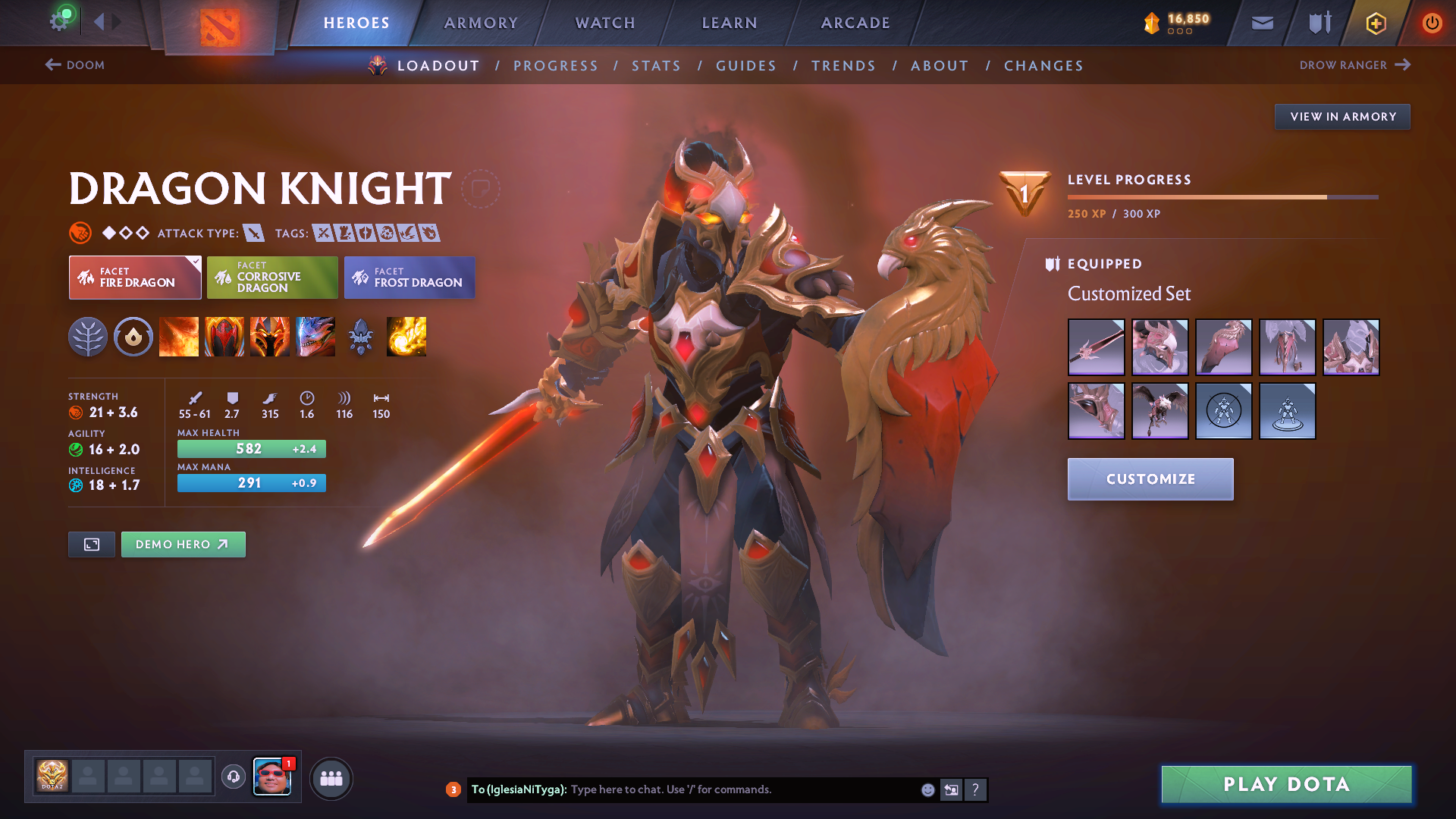Go to the Arcade tab

click(x=855, y=23)
